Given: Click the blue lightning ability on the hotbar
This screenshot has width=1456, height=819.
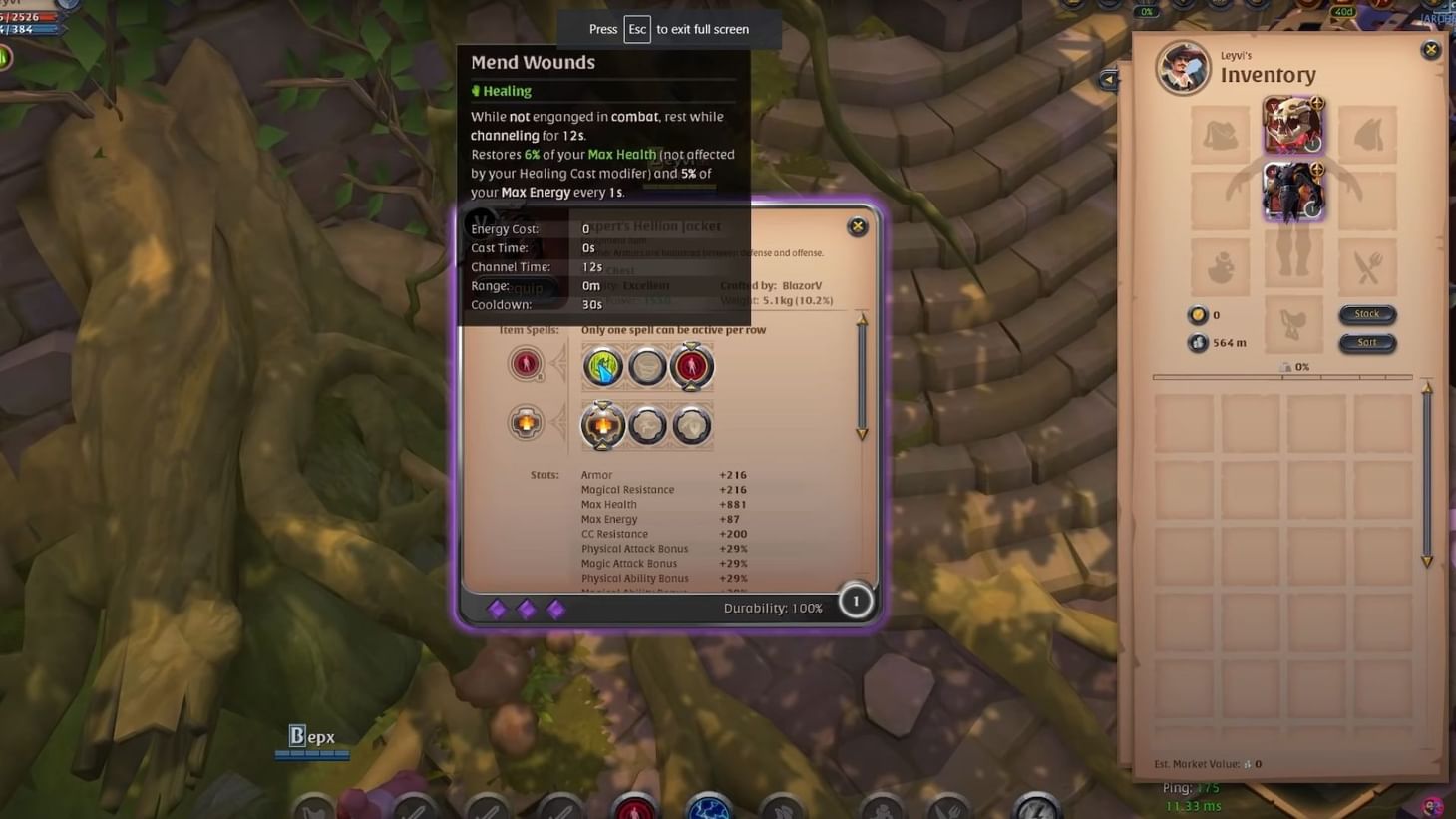Looking at the screenshot, I should tap(706, 808).
